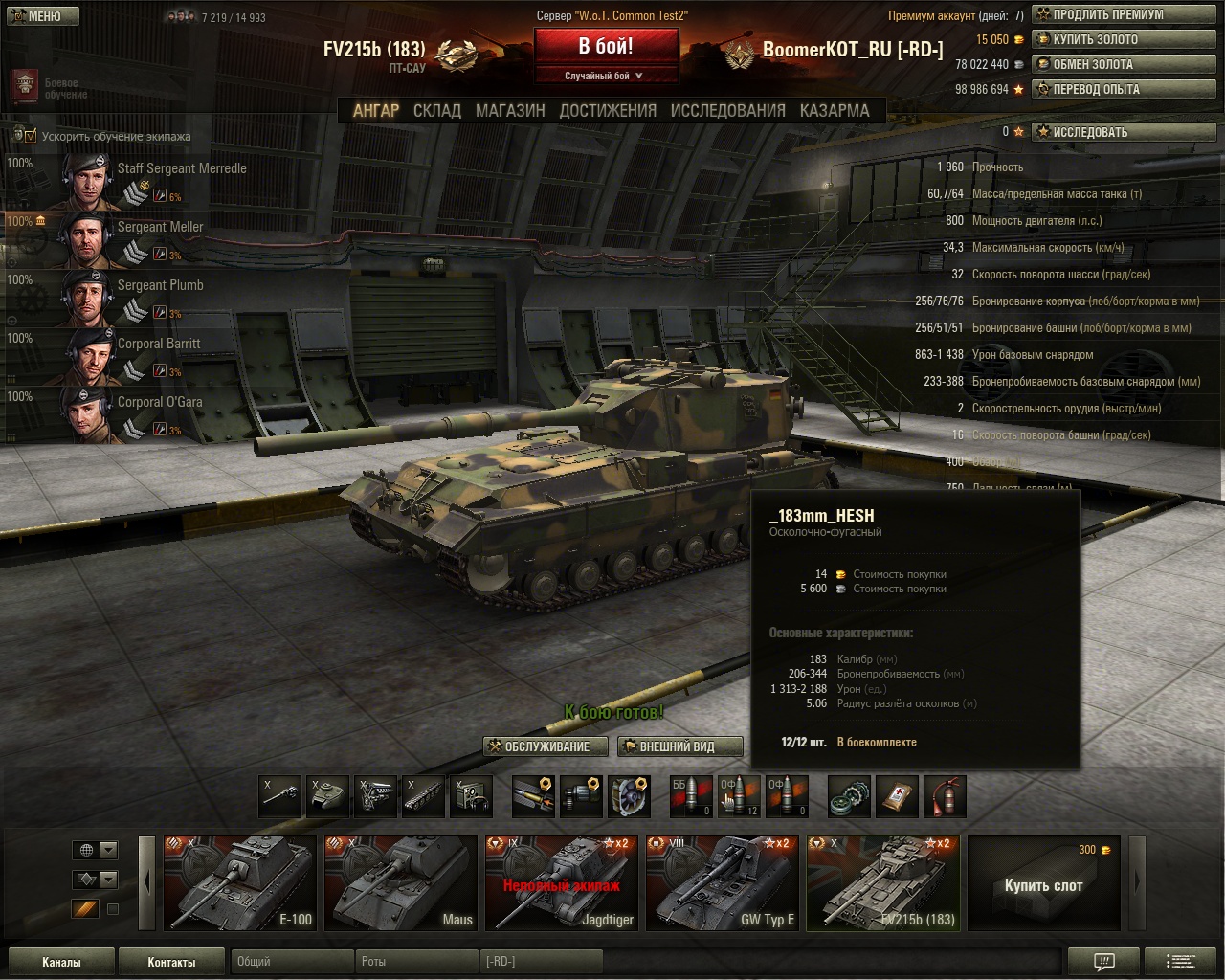Expand the Случайный бой battle type dropdown
Screen dimensions: 1225x980
[605, 76]
